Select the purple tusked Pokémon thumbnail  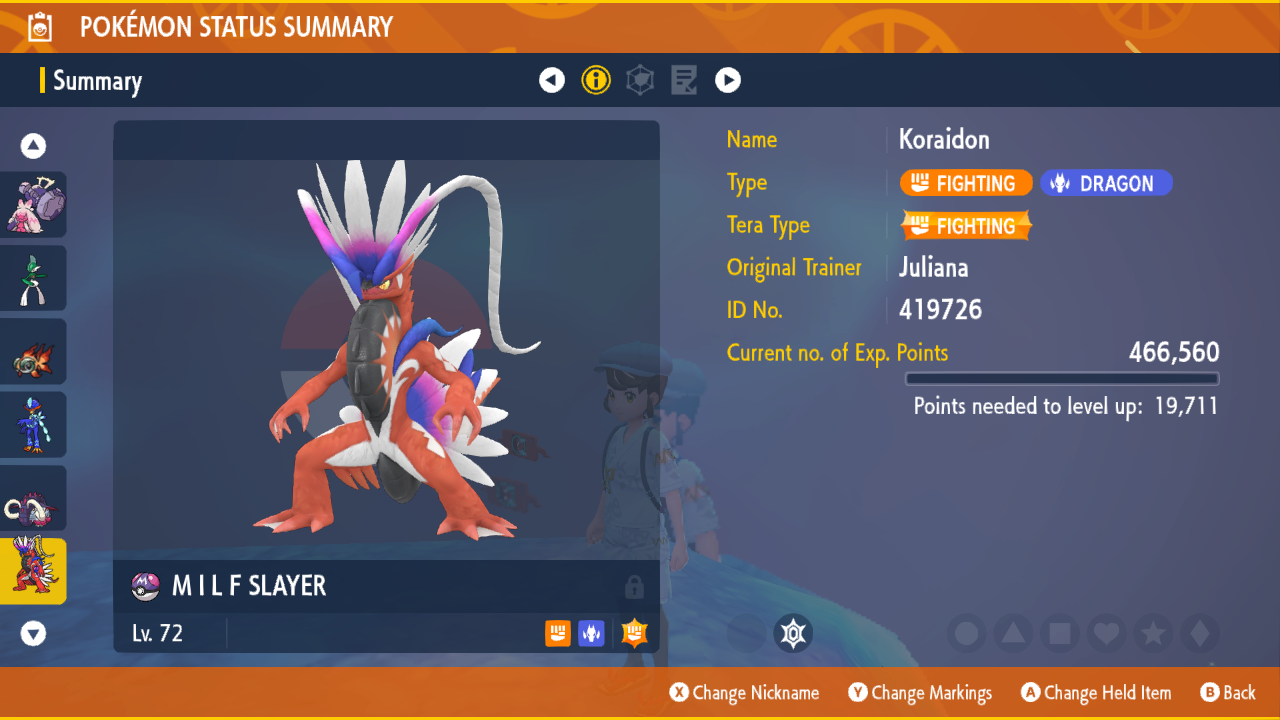coord(33,498)
